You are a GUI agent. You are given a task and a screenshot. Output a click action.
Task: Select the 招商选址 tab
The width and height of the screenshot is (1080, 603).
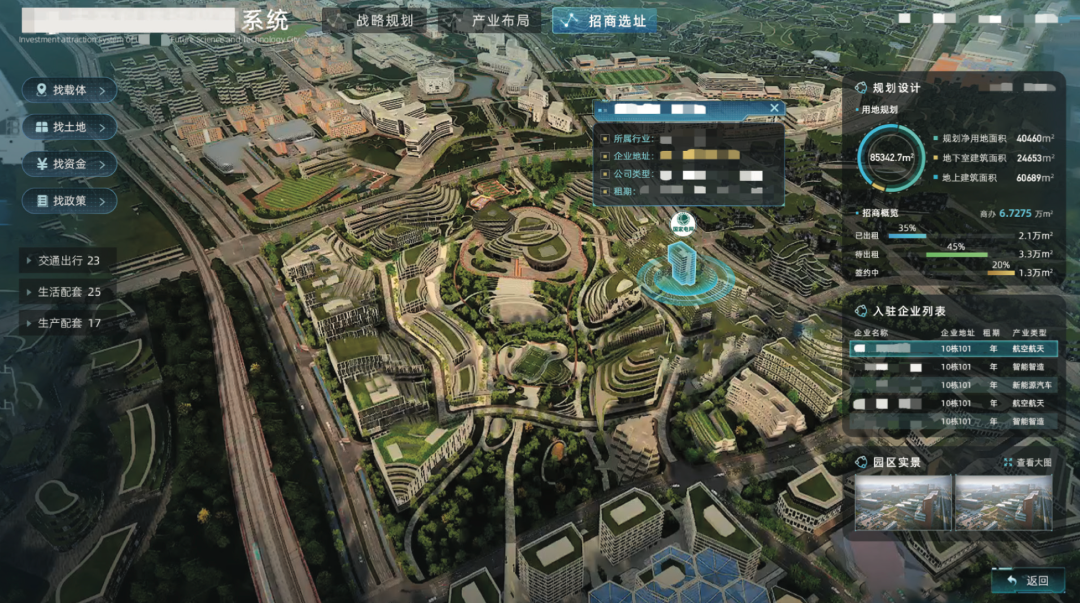pyautogui.click(x=605, y=21)
